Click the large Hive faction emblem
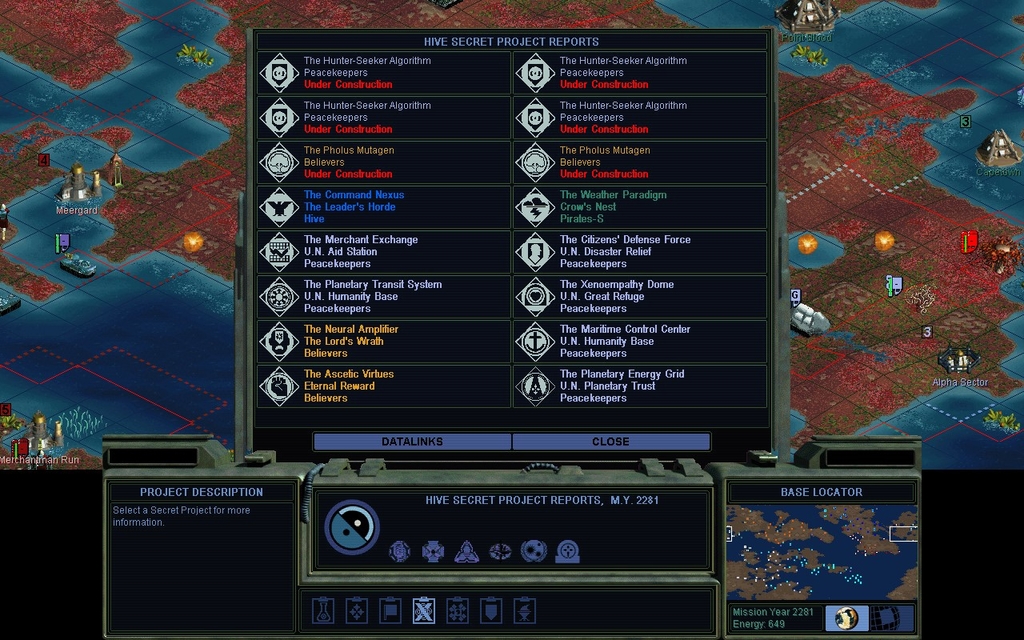Image resolution: width=1024 pixels, height=640 pixels. (352, 527)
